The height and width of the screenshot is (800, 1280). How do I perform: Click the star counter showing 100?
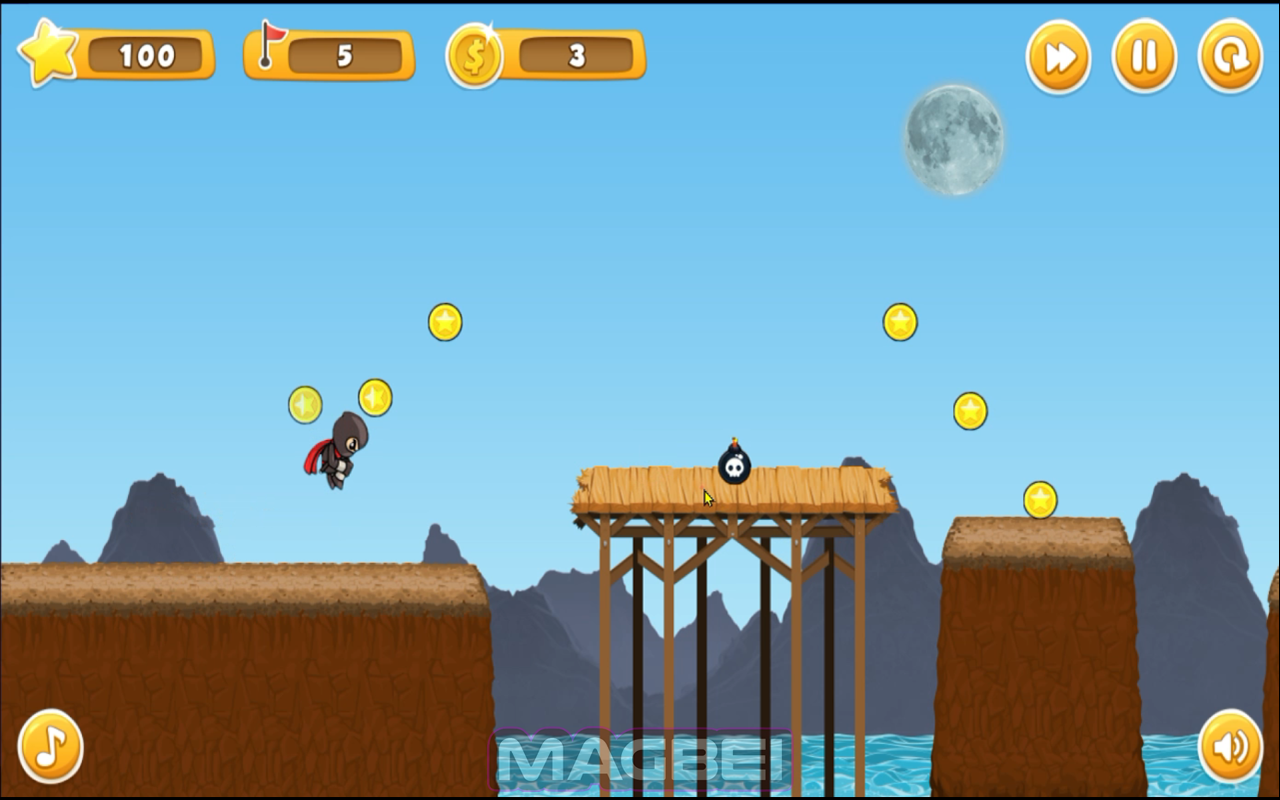148,56
